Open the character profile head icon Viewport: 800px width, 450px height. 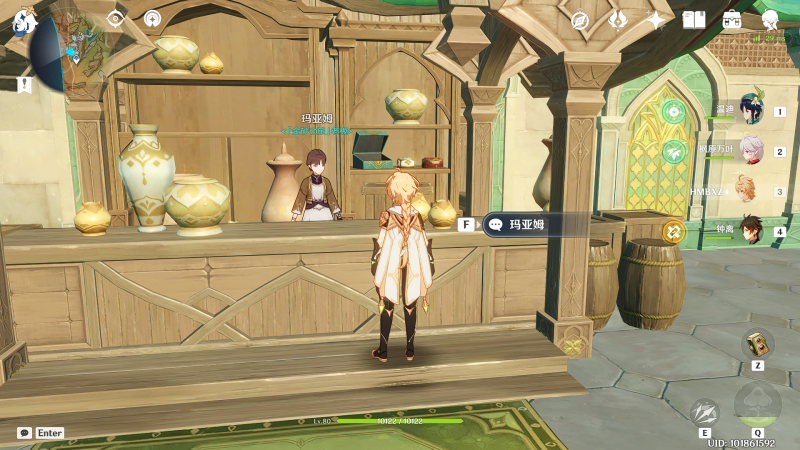[770, 20]
